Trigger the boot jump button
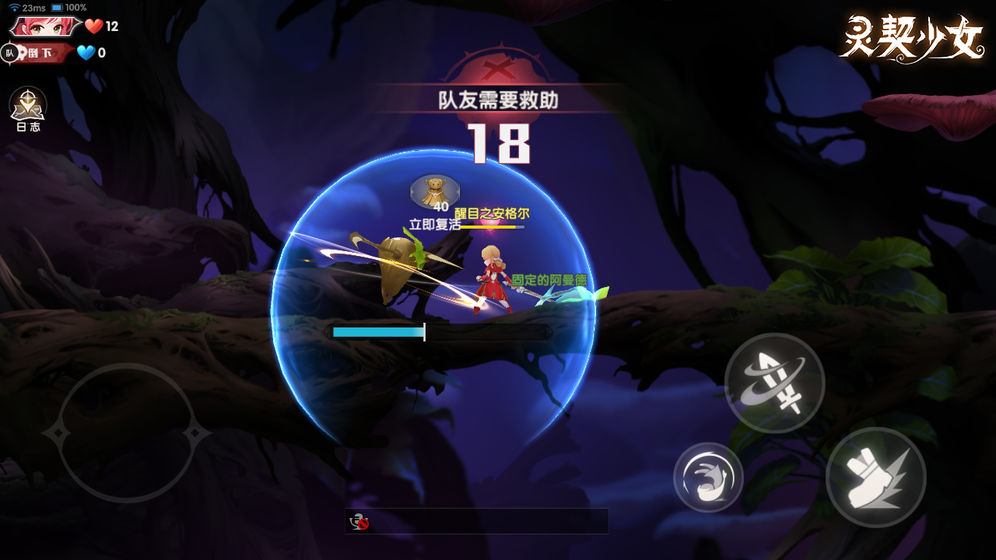 click(x=876, y=477)
